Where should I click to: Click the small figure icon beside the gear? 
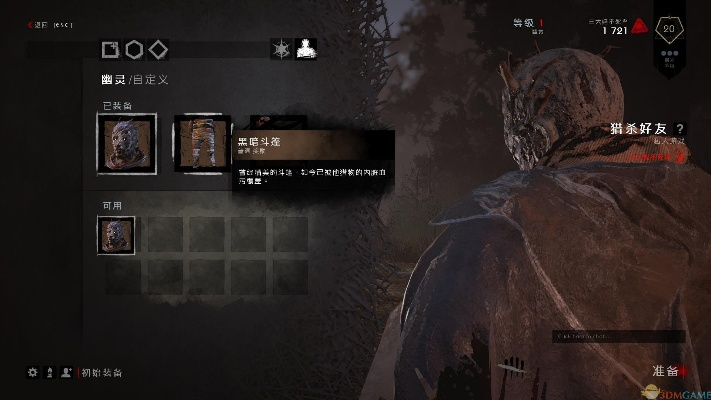[x=49, y=372]
